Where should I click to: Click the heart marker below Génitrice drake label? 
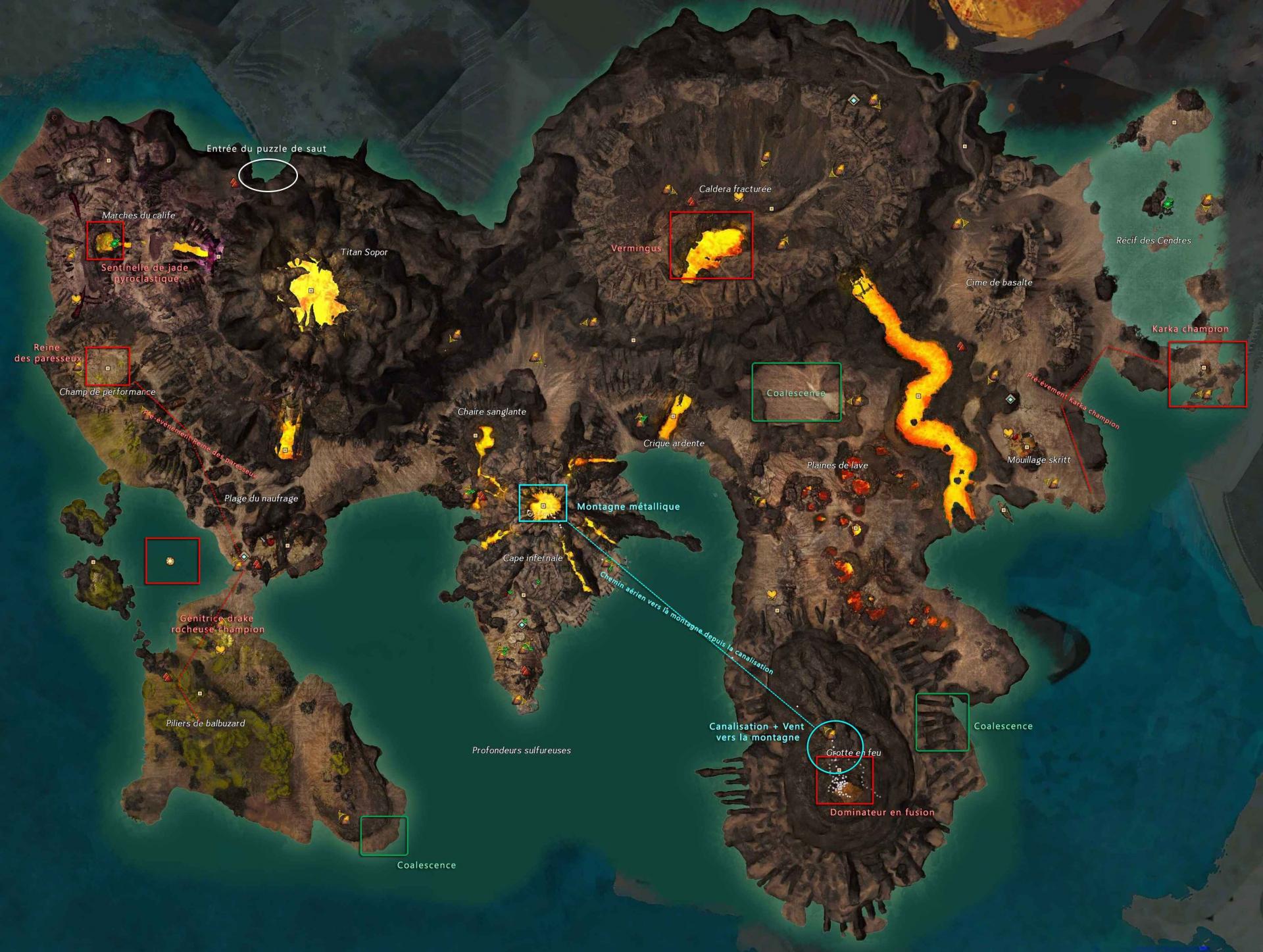(220, 649)
